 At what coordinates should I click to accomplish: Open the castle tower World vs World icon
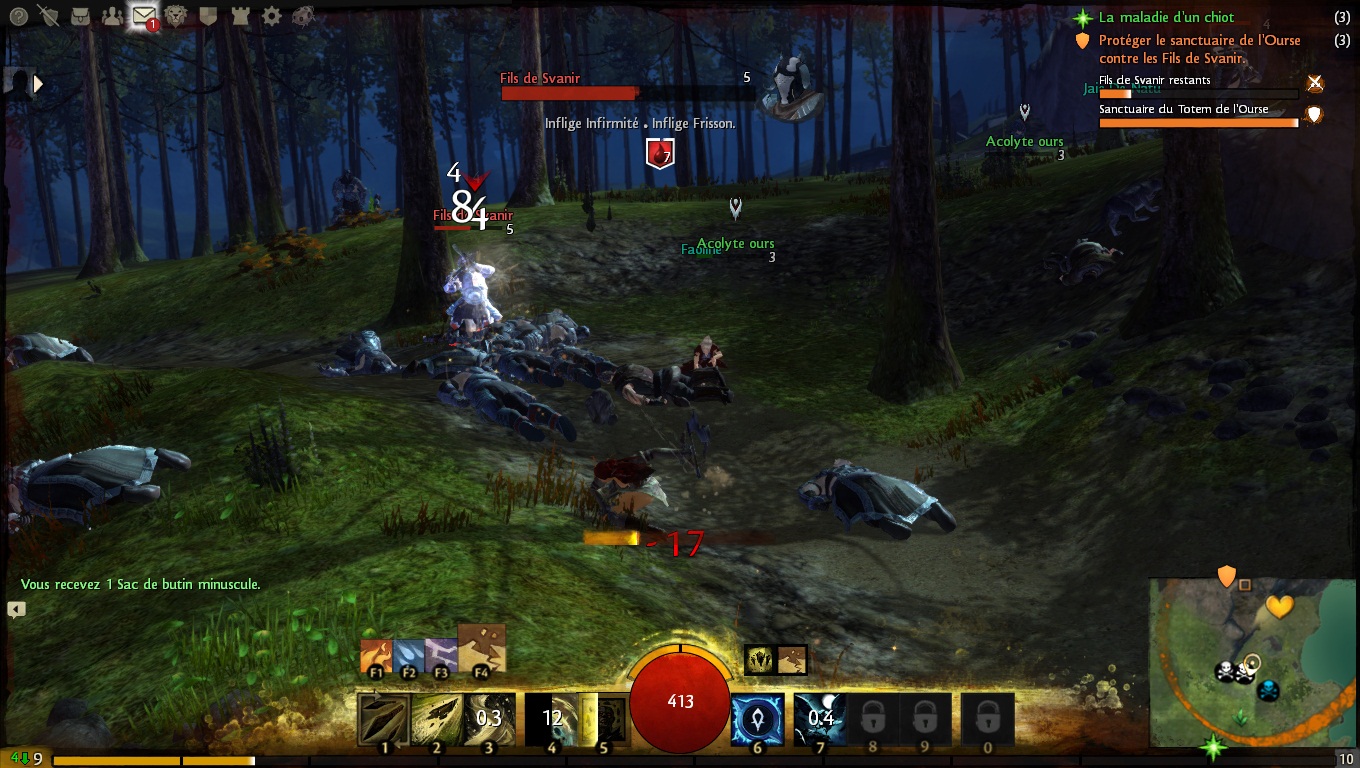(240, 15)
